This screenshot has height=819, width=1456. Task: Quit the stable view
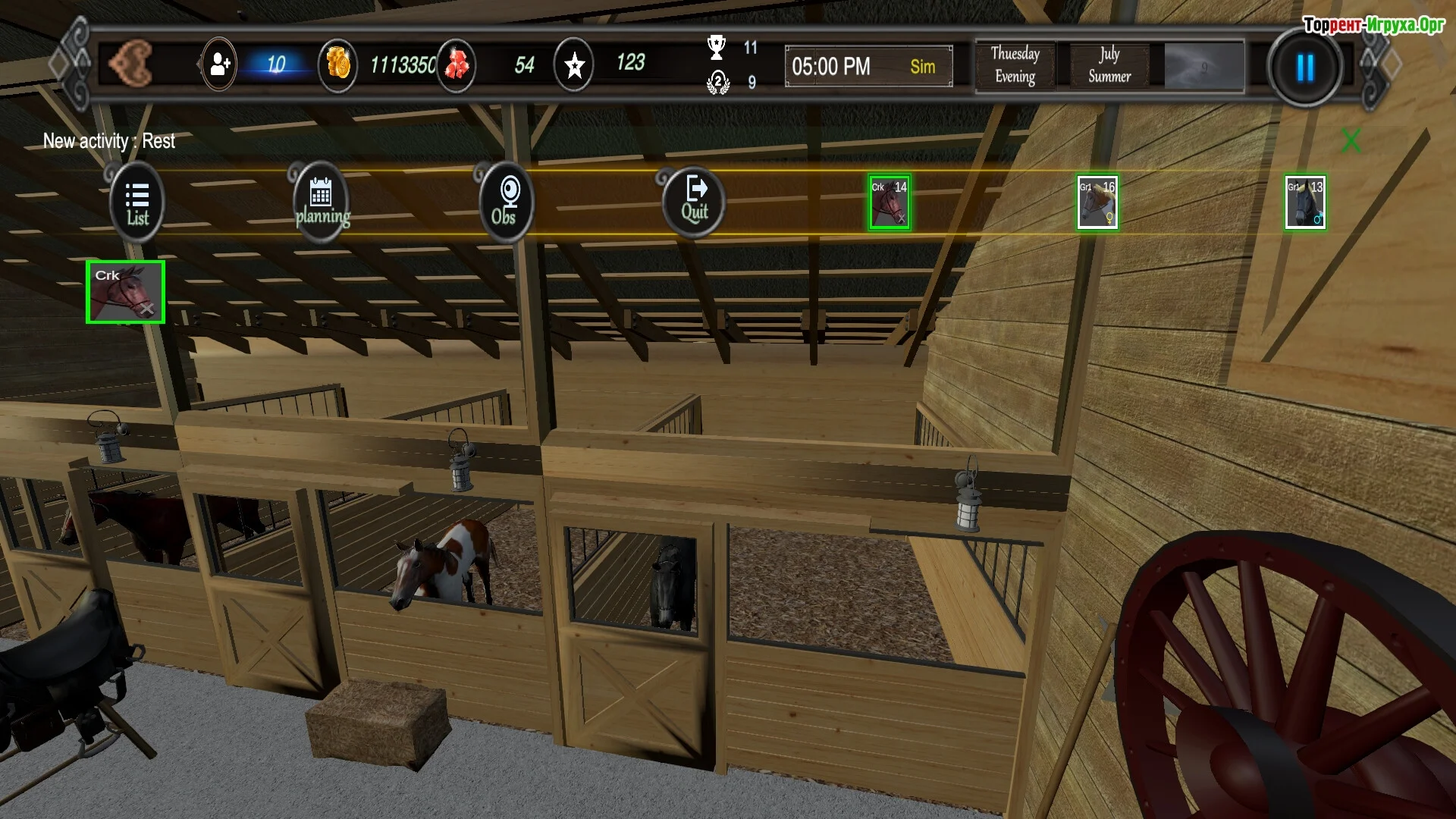694,202
